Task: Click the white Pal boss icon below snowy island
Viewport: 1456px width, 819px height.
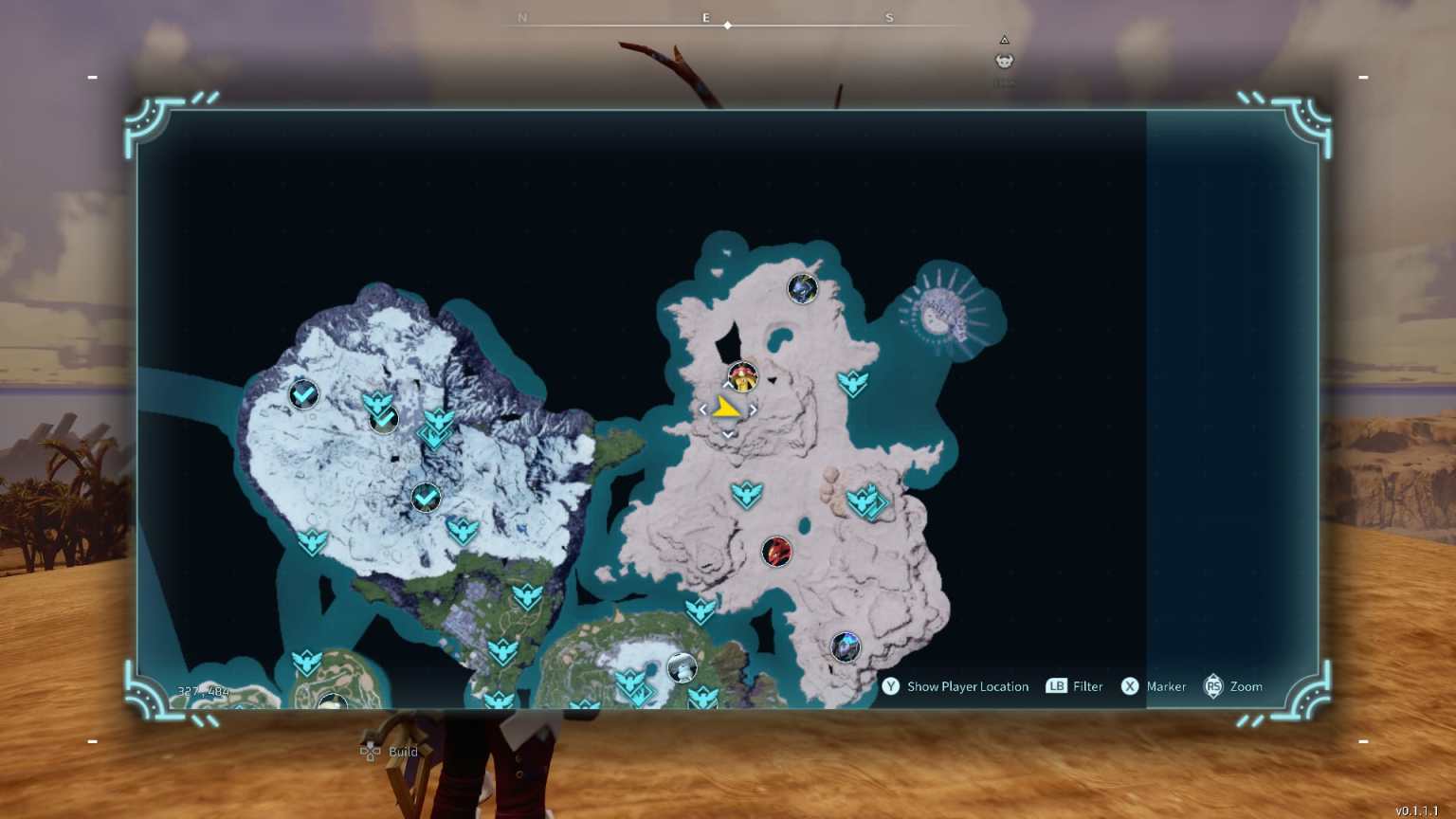Action: pyautogui.click(x=681, y=667)
